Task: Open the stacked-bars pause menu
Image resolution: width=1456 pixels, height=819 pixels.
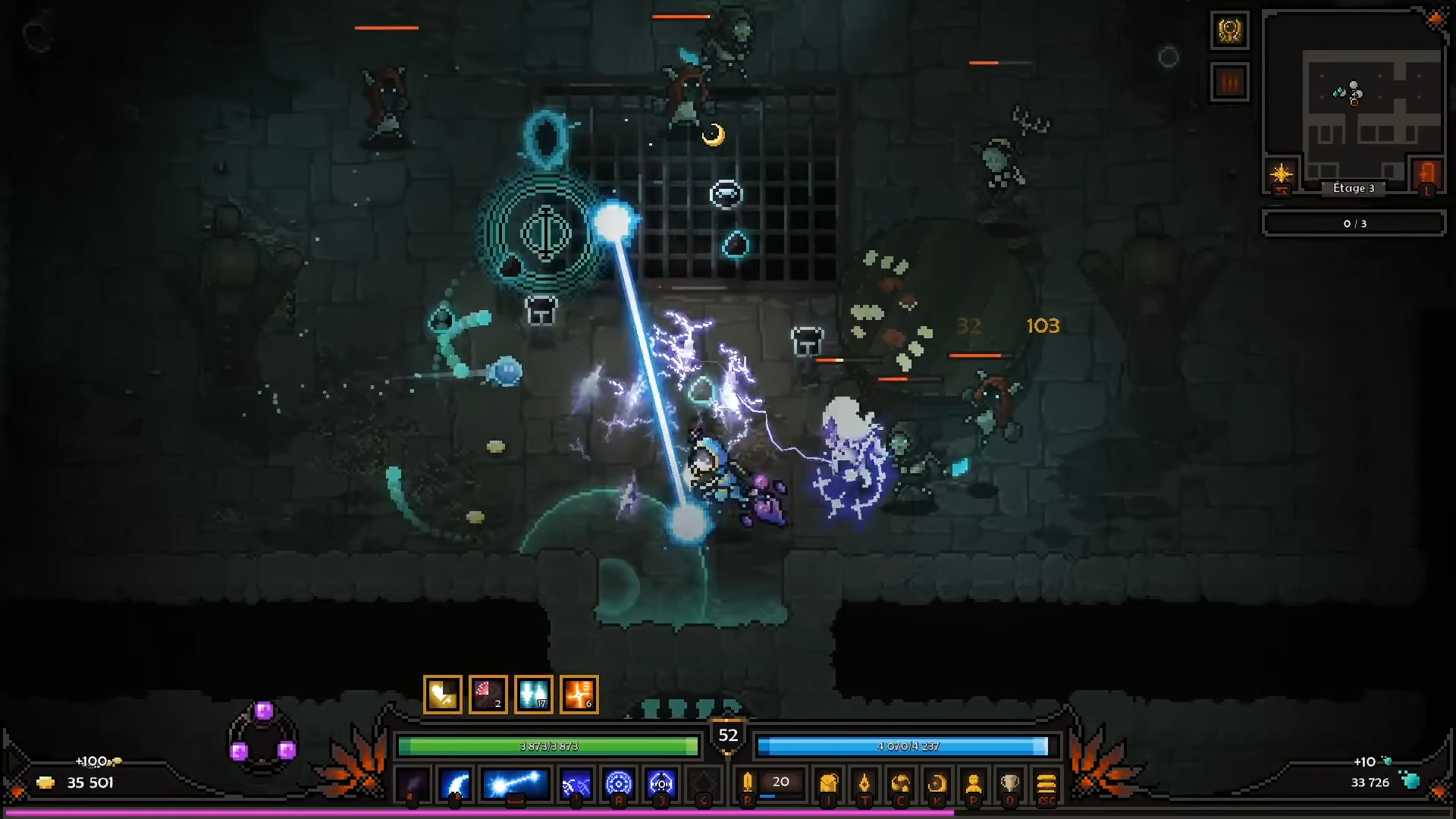Action: [x=1046, y=783]
